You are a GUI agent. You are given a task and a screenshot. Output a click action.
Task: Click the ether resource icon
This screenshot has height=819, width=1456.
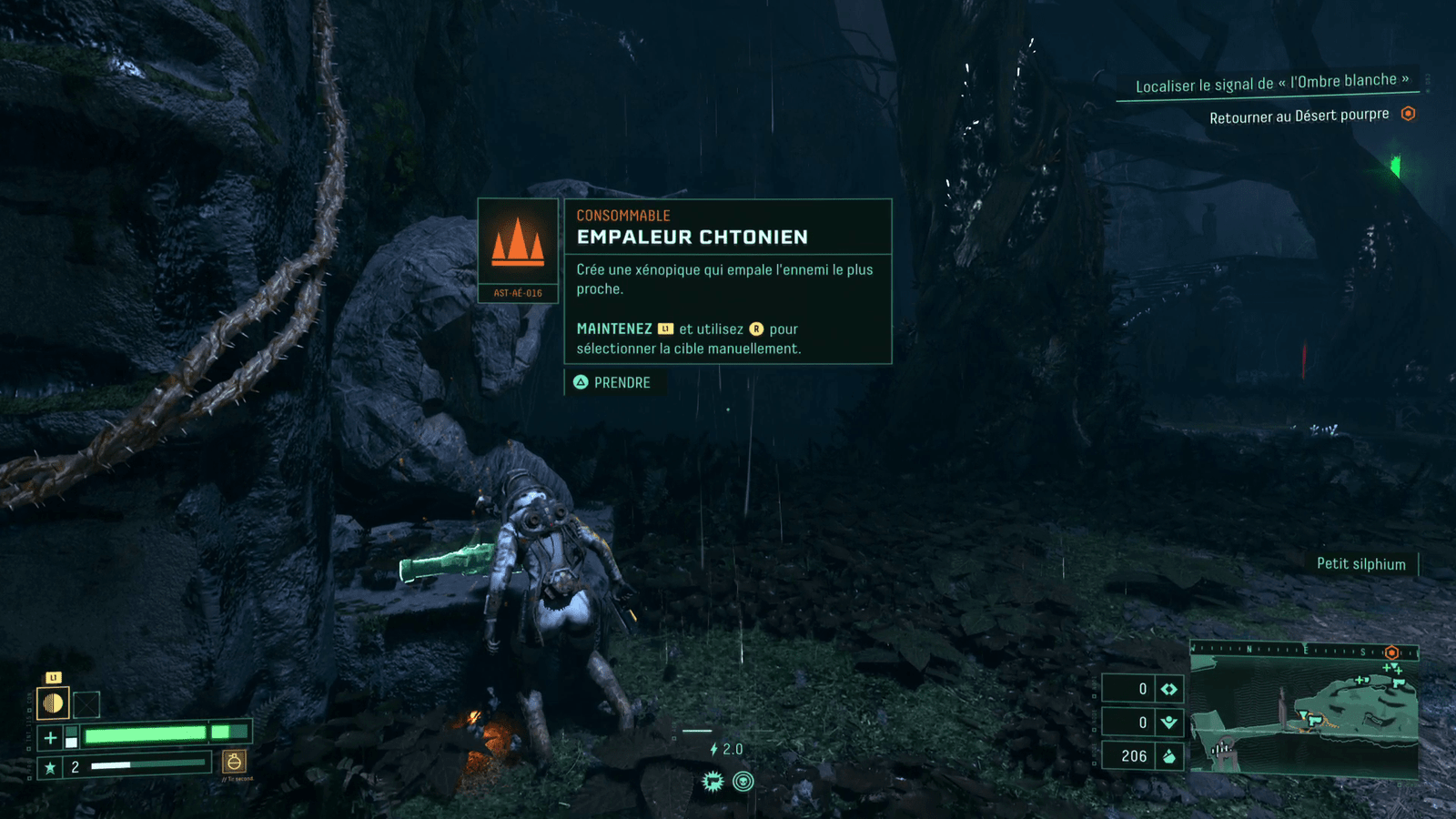pyautogui.click(x=1169, y=723)
